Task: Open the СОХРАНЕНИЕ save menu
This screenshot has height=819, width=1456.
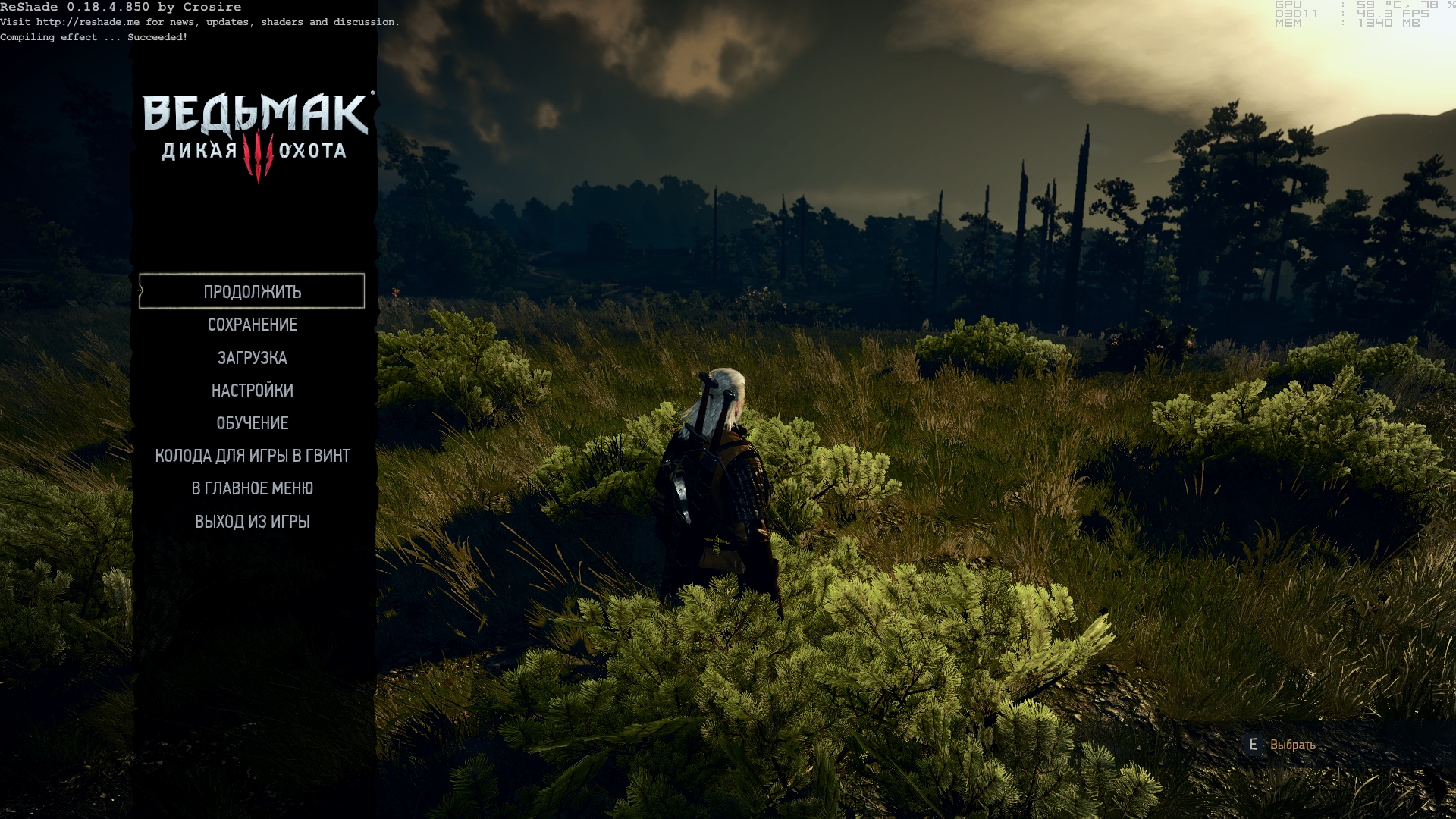Action: [x=252, y=325]
